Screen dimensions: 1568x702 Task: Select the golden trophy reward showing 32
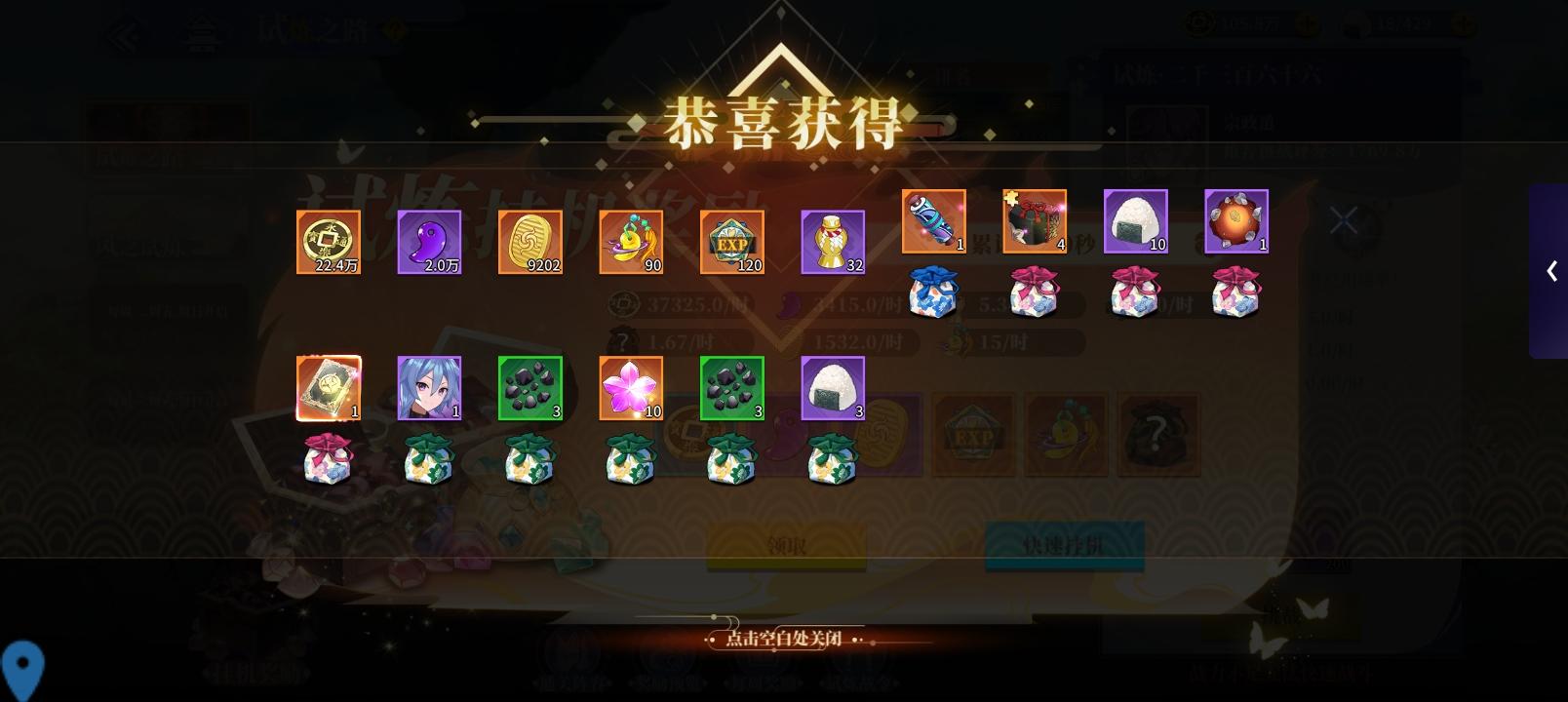tap(833, 241)
